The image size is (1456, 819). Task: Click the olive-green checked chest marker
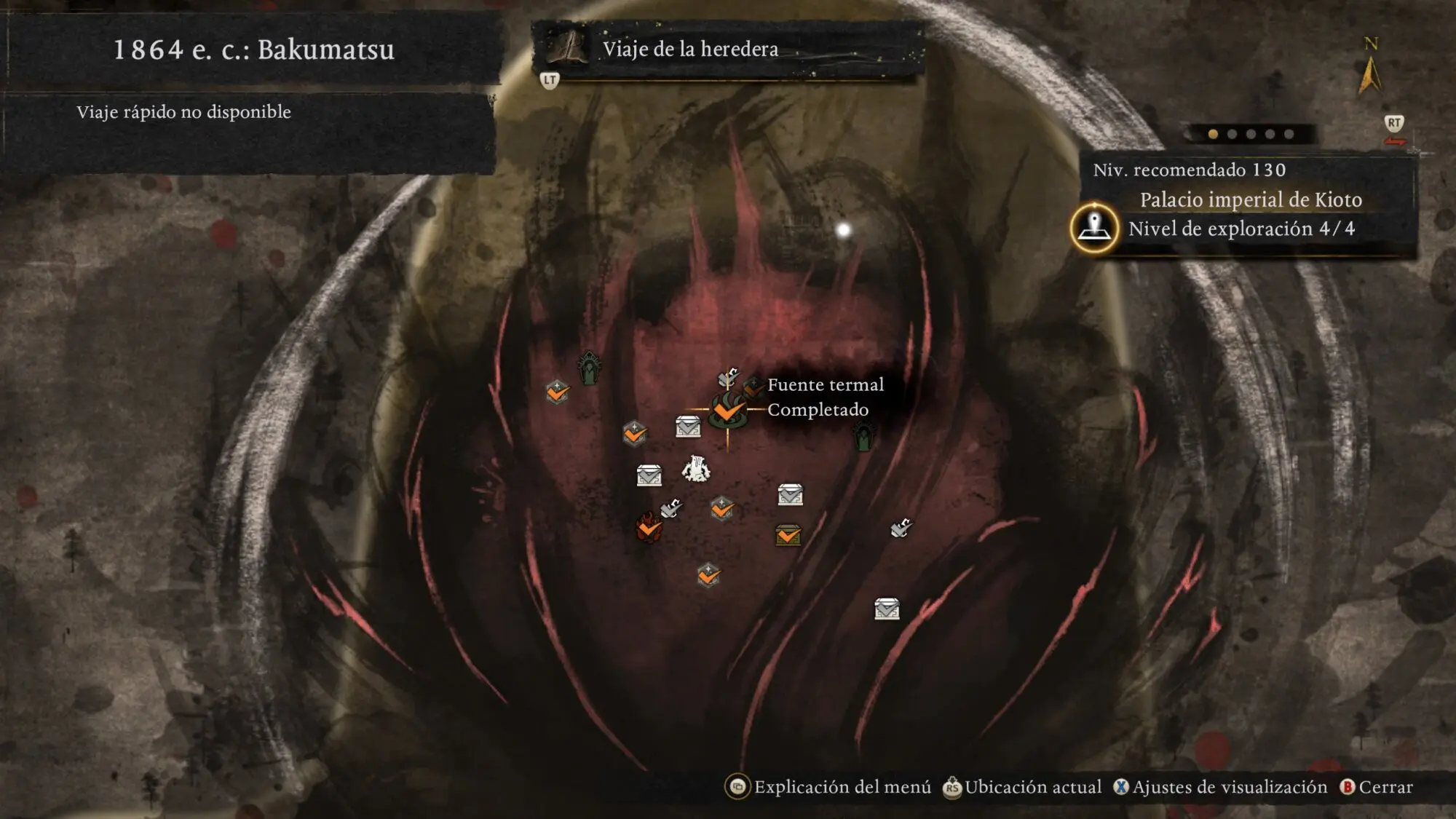pos(788,536)
